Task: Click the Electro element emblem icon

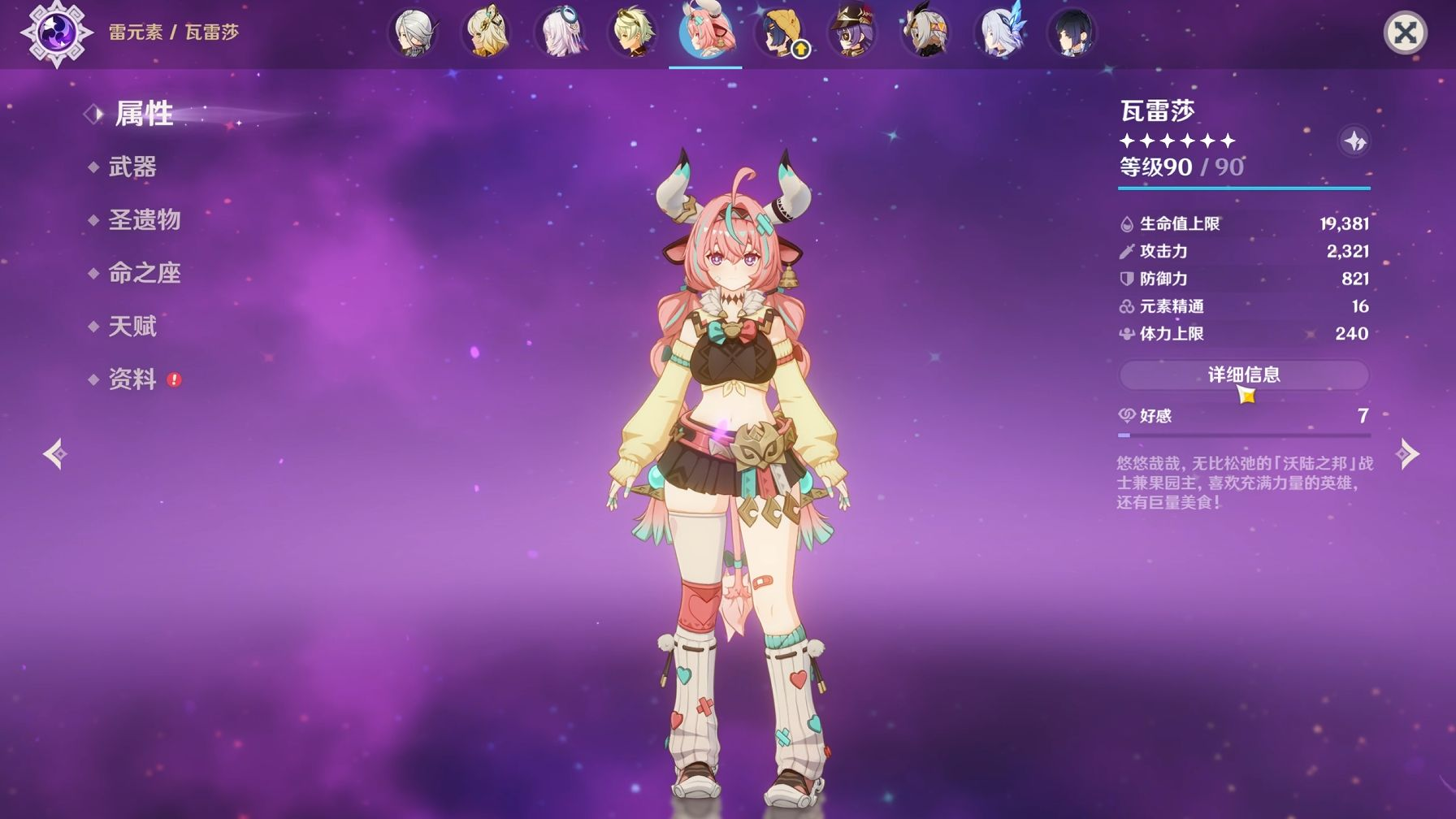Action: pyautogui.click(x=57, y=33)
